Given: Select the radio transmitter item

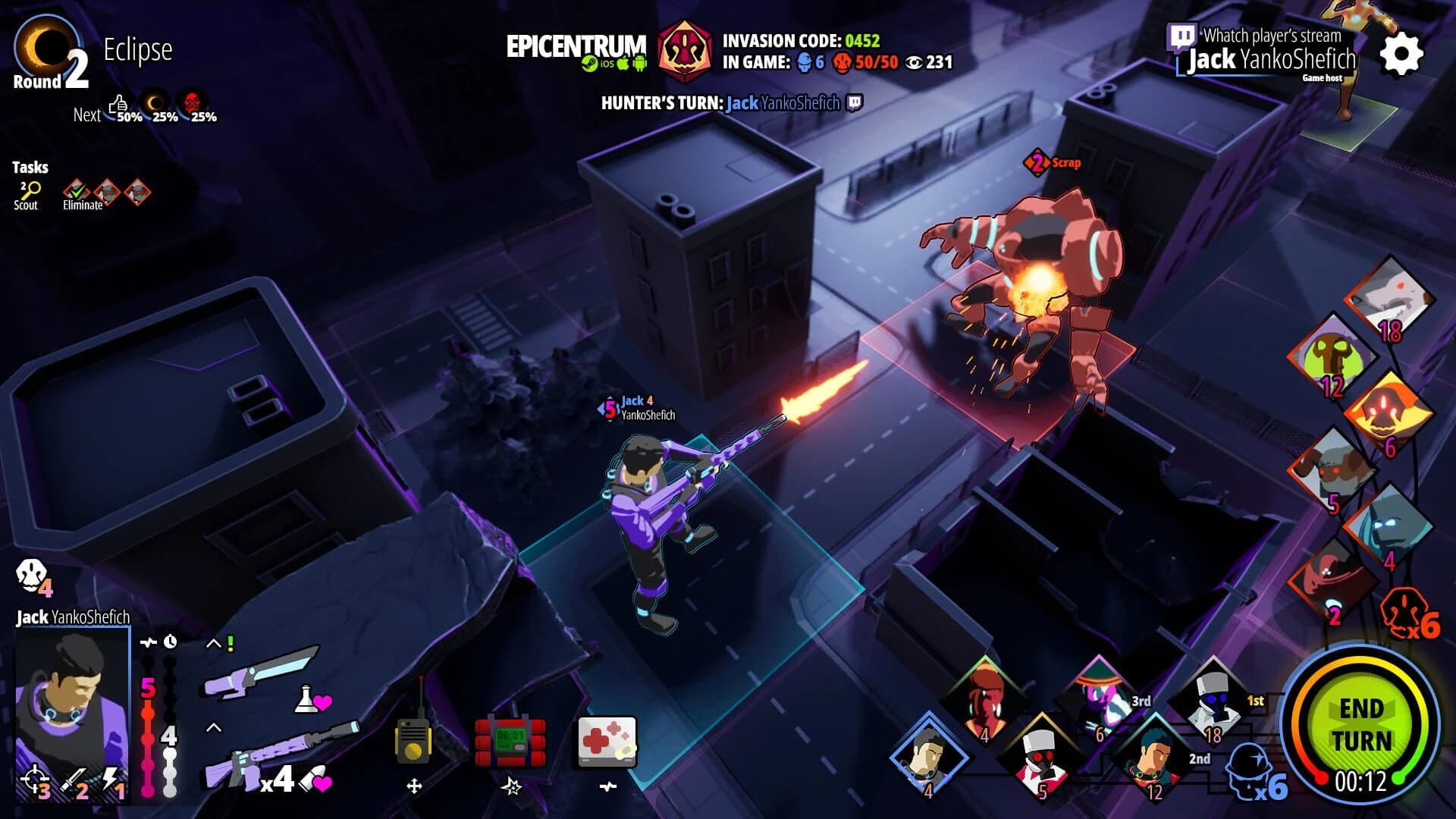Looking at the screenshot, I should (413, 739).
